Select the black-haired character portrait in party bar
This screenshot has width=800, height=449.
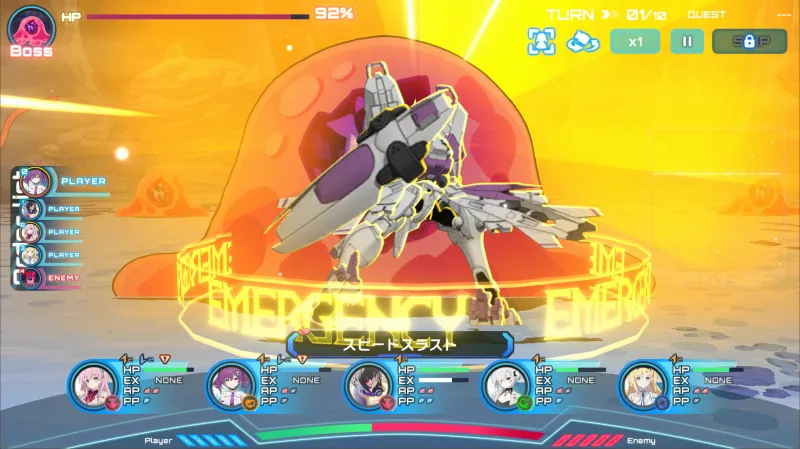point(369,385)
